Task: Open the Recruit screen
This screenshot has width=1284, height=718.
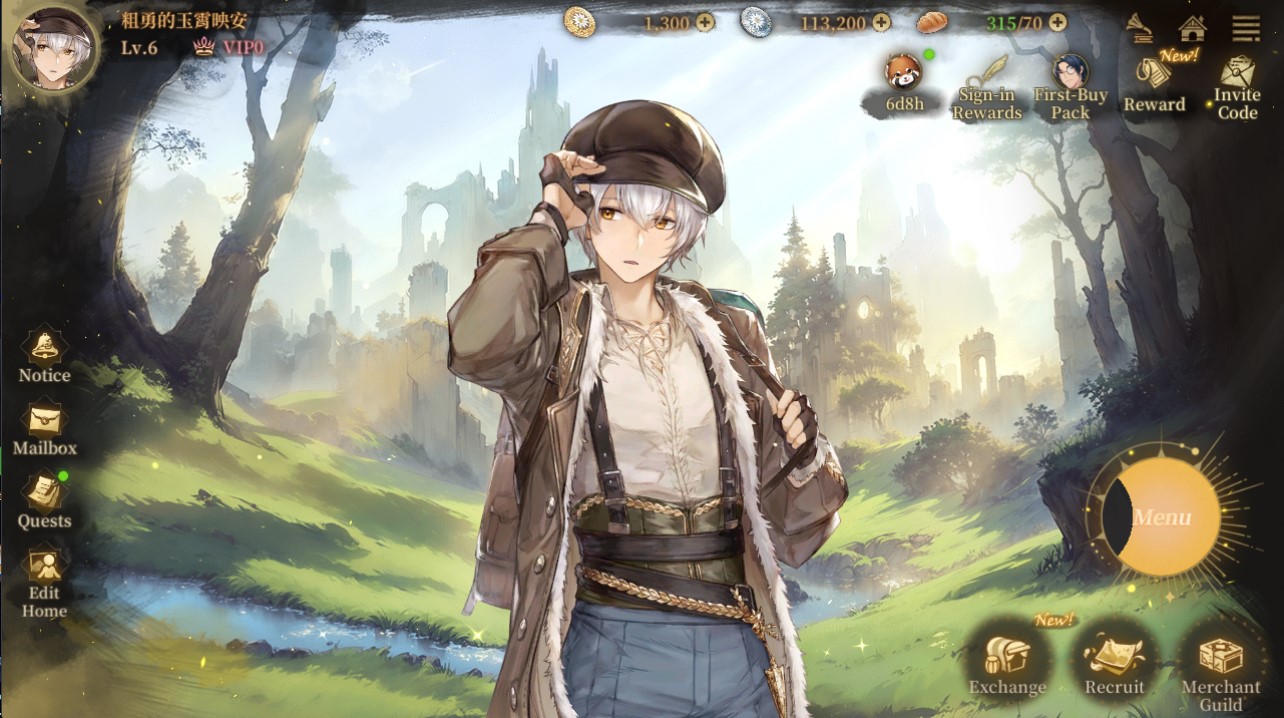Action: tap(1114, 663)
